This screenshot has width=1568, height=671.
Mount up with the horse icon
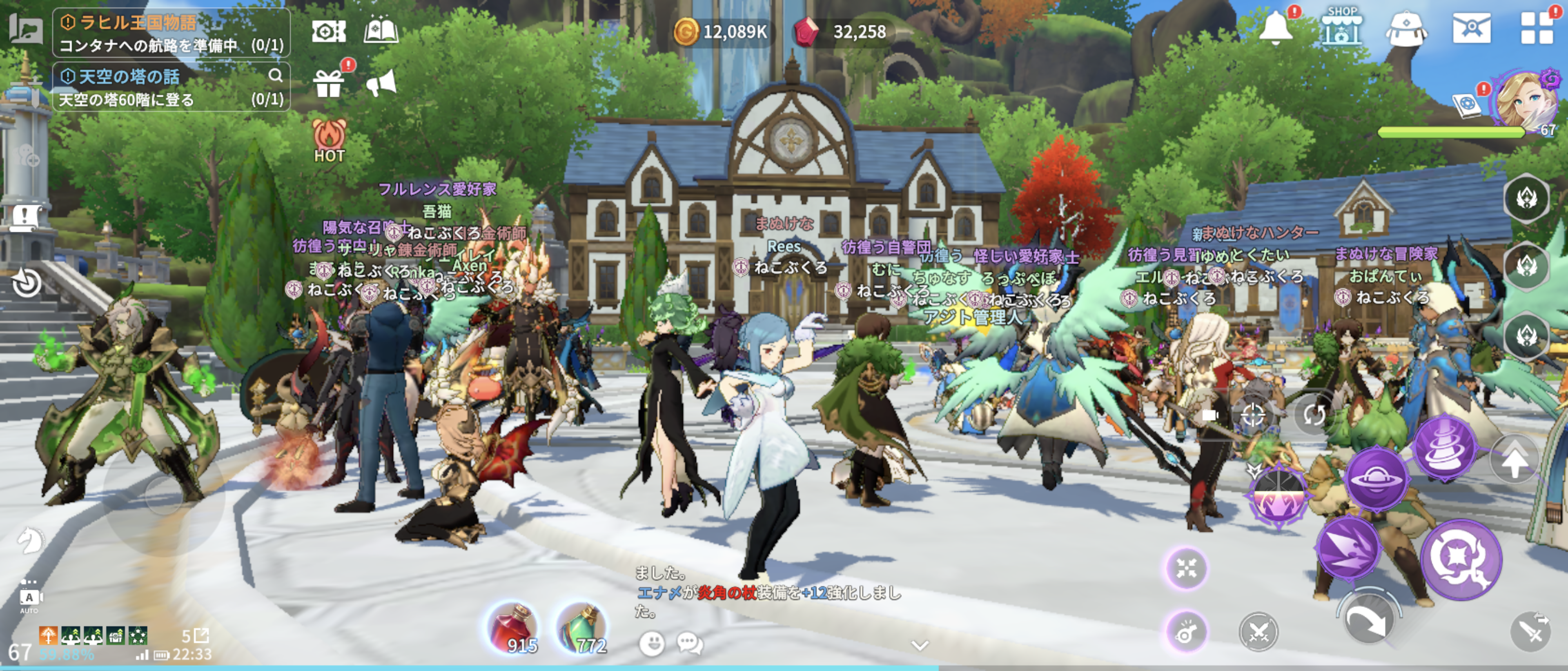click(29, 540)
